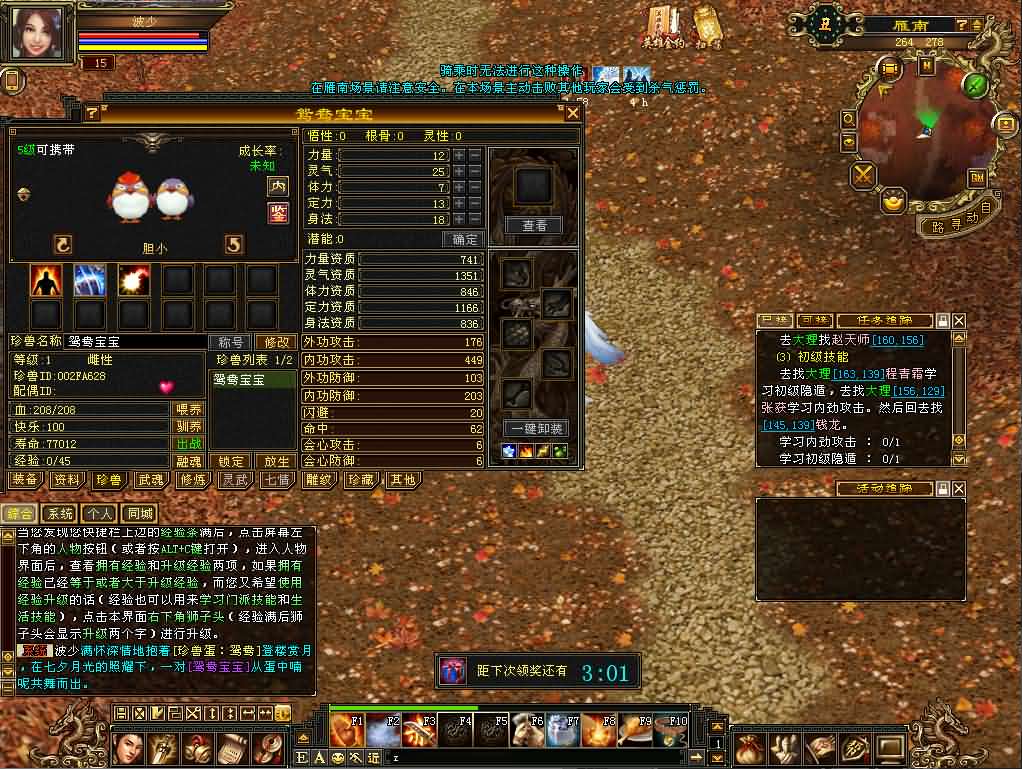Open the 其他 tab
Image resolution: width=1022 pixels, height=769 pixels.
coord(403,480)
